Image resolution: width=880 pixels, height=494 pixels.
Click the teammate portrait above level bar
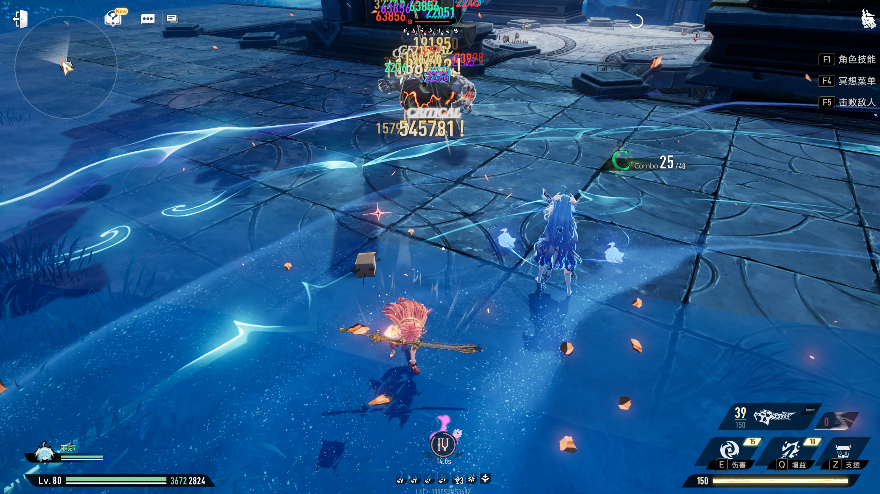(45, 454)
